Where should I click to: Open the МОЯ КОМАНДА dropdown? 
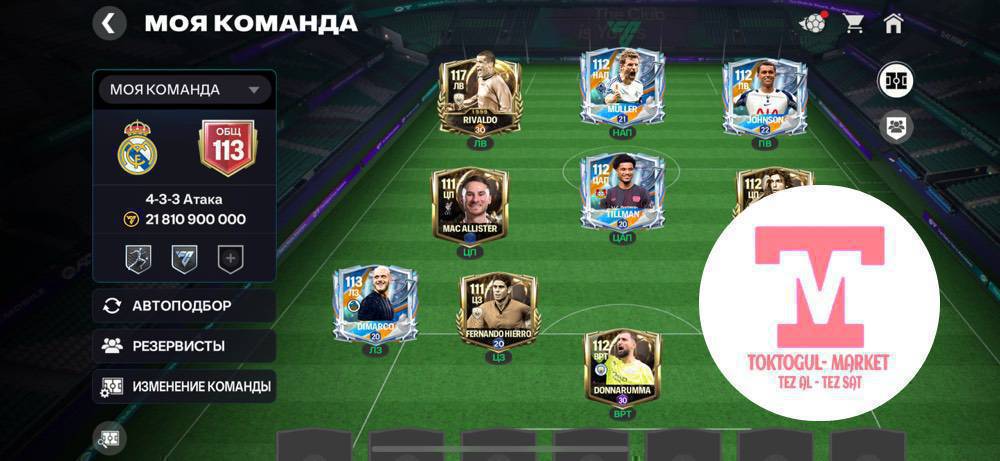click(184, 90)
